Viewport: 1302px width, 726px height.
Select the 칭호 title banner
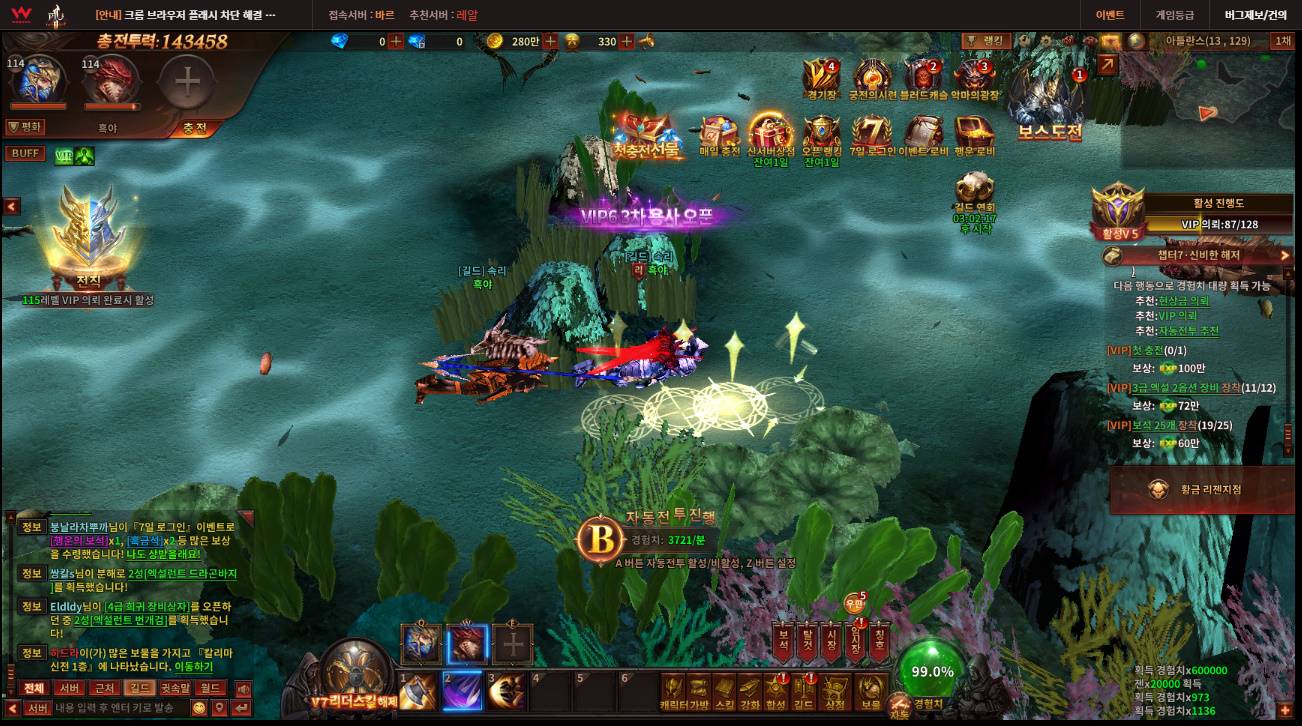[879, 642]
